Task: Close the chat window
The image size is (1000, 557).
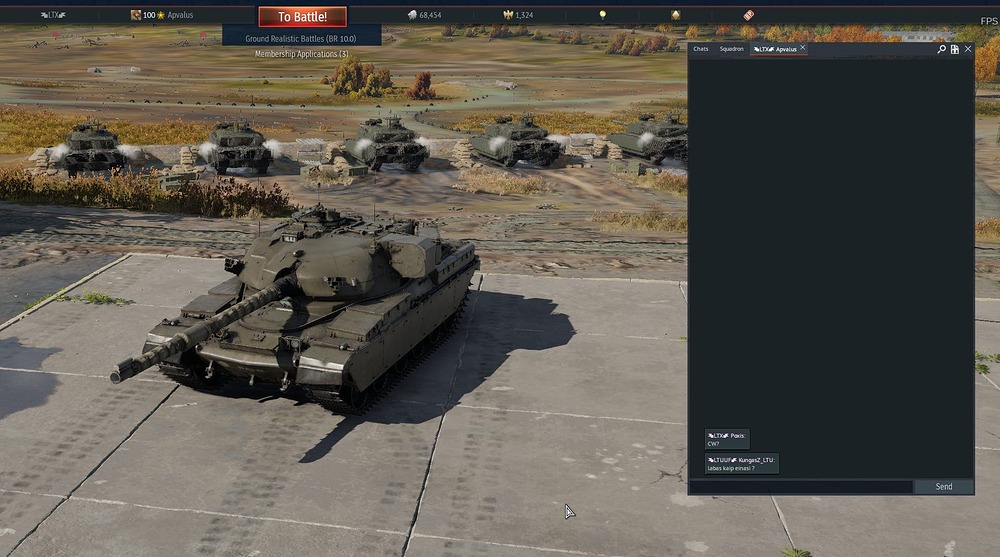Action: click(968, 49)
